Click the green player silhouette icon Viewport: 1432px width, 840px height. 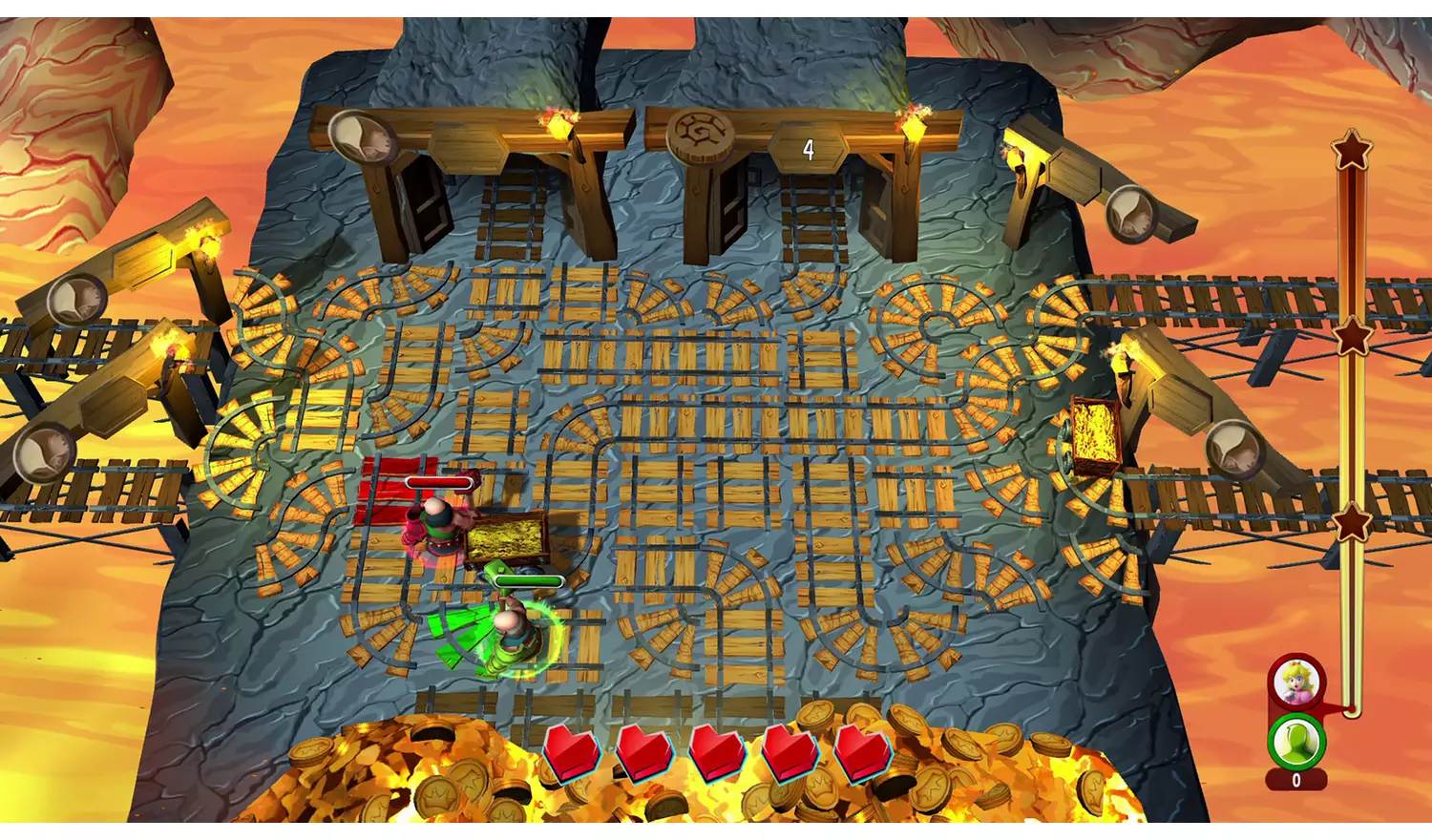pos(1295,740)
